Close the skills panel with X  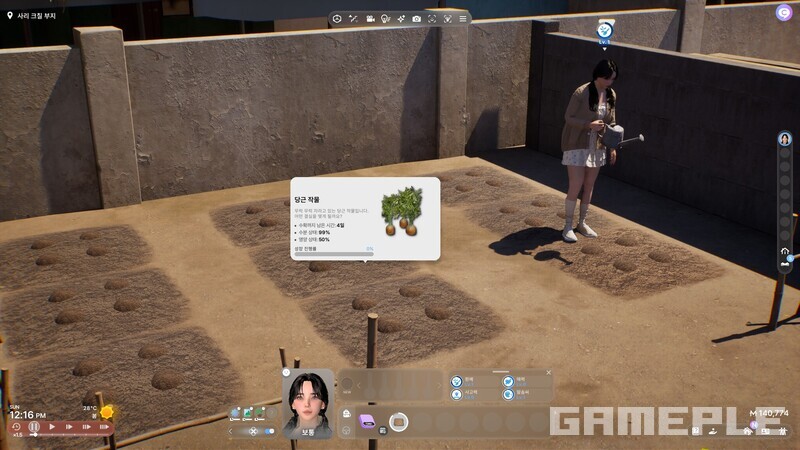pyautogui.click(x=548, y=373)
